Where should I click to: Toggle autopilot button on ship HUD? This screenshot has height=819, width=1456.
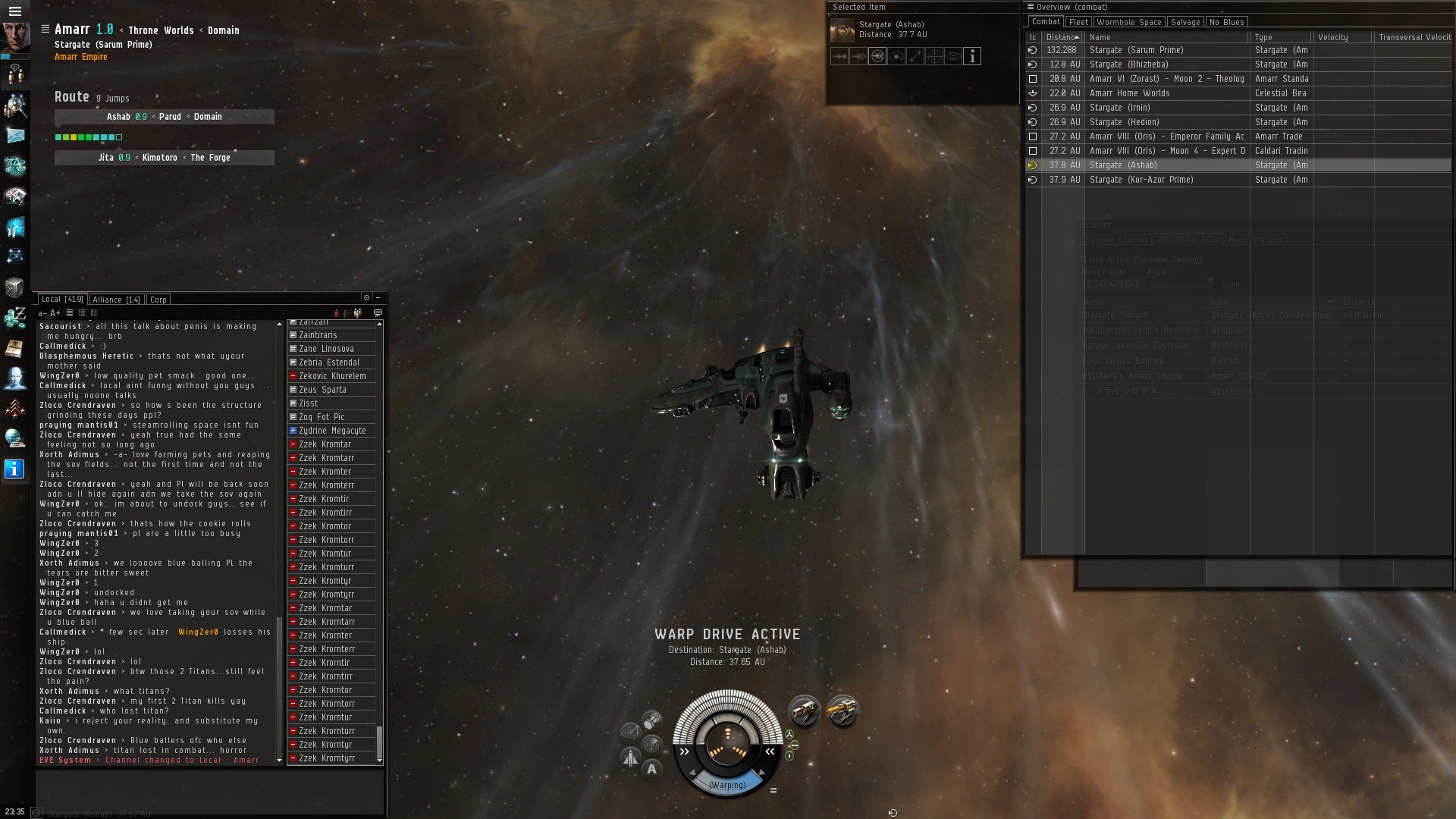tap(651, 769)
